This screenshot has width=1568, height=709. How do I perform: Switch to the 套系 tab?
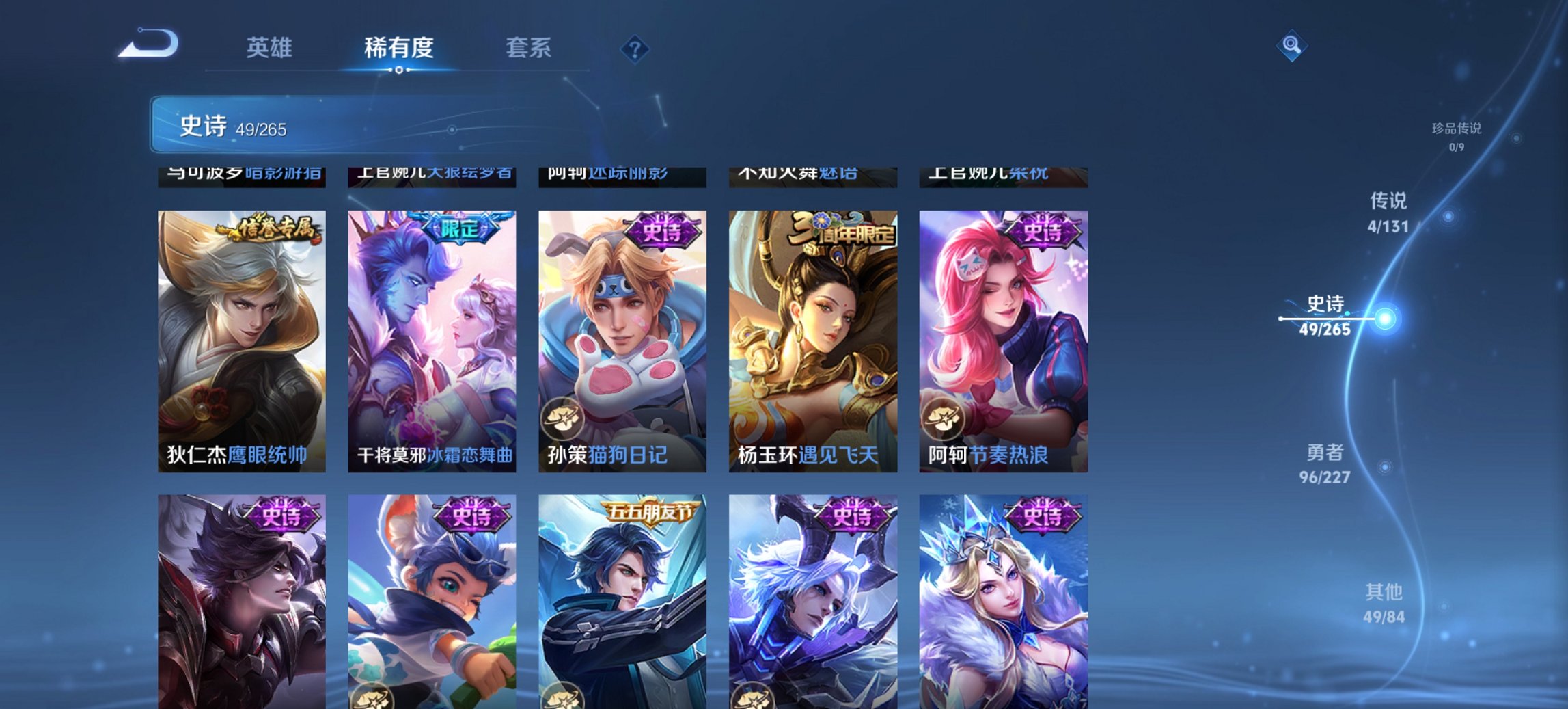(x=529, y=48)
